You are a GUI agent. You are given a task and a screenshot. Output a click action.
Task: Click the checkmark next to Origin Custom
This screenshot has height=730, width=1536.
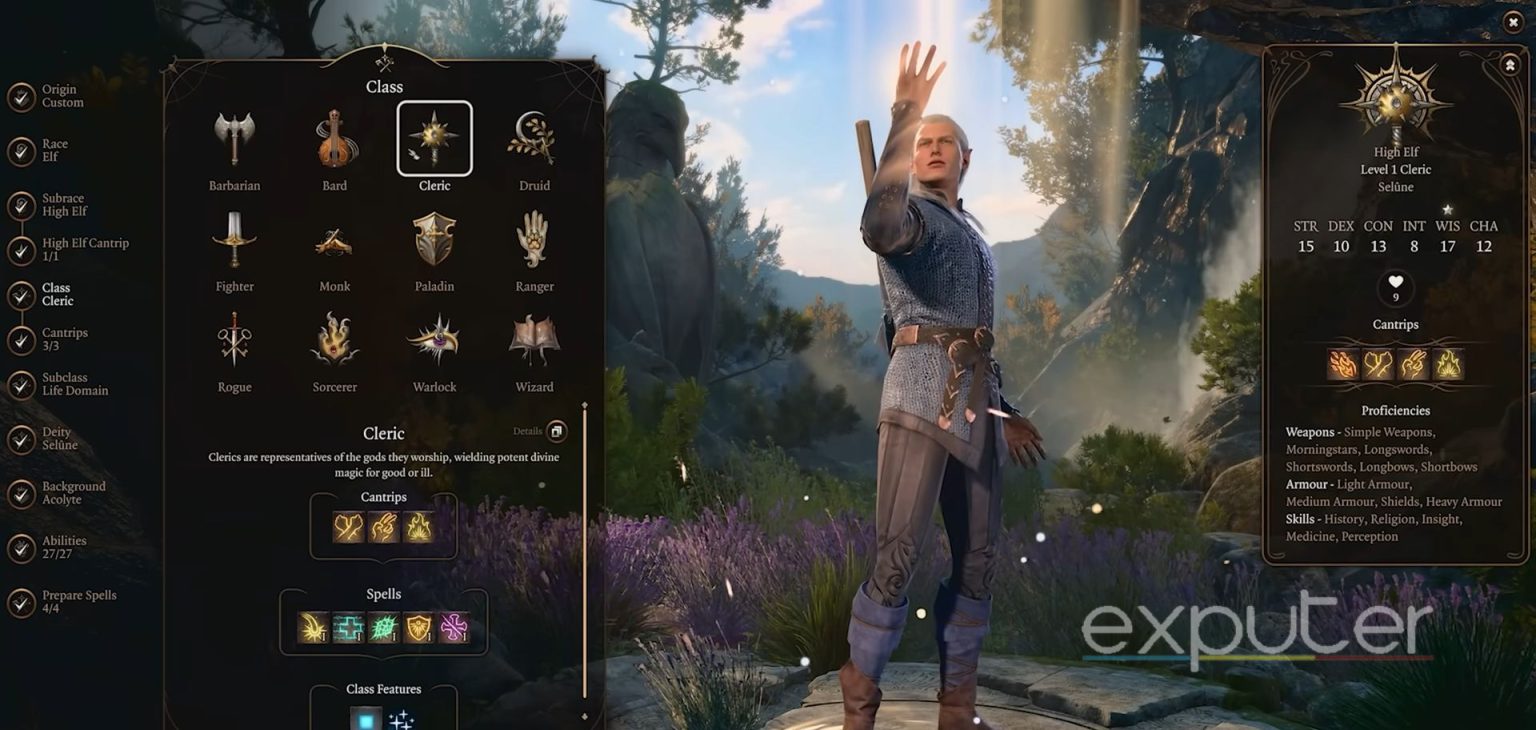pos(22,95)
